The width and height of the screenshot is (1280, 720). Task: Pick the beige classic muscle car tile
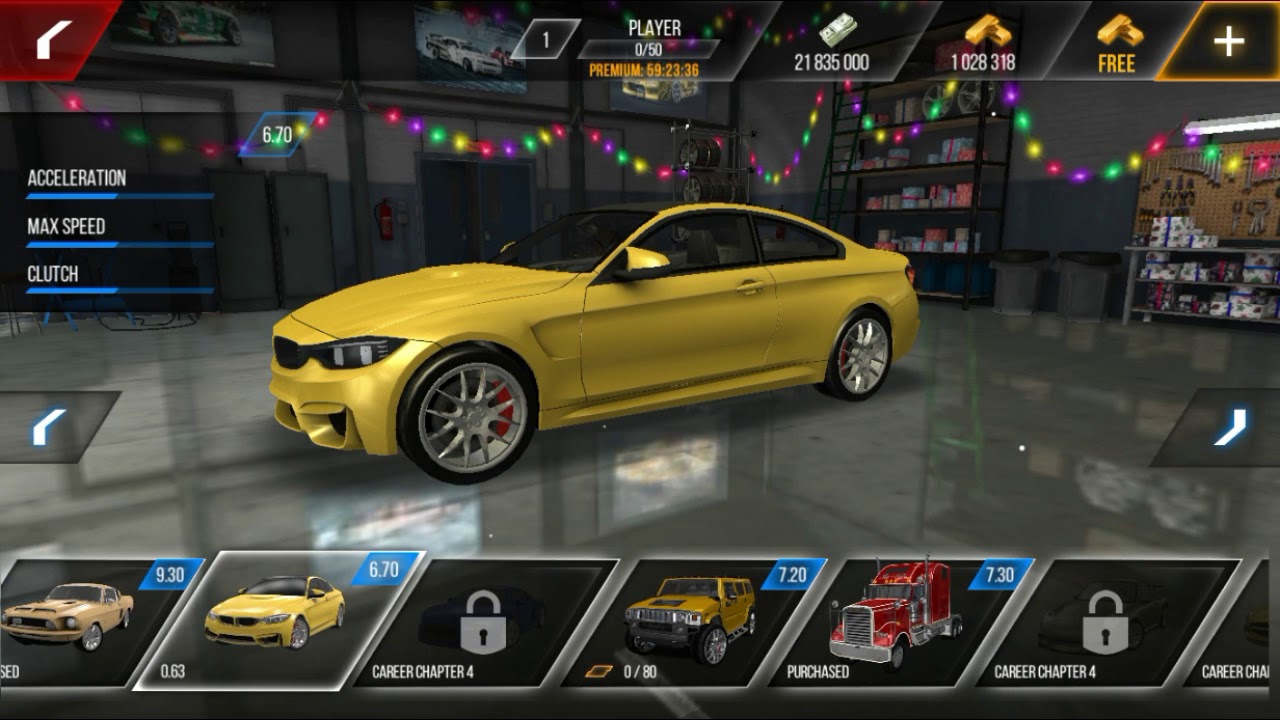click(70, 620)
